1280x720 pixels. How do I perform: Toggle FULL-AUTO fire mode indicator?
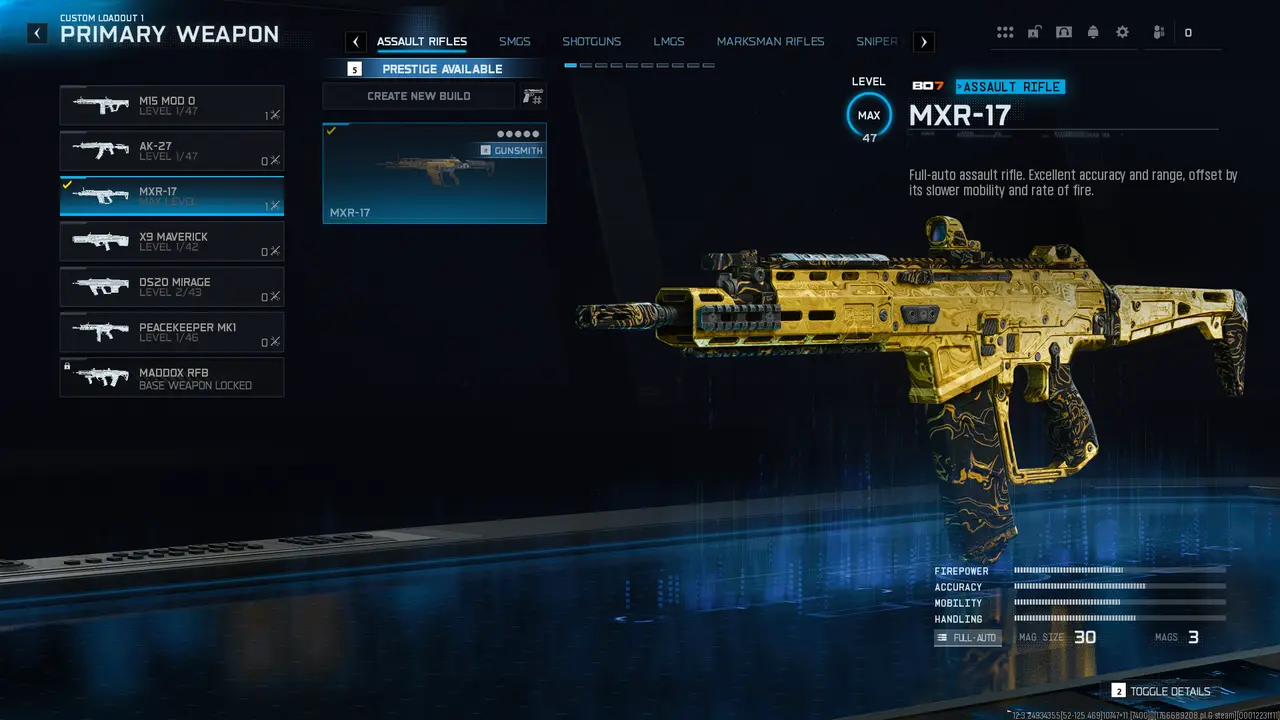pyautogui.click(x=966, y=637)
